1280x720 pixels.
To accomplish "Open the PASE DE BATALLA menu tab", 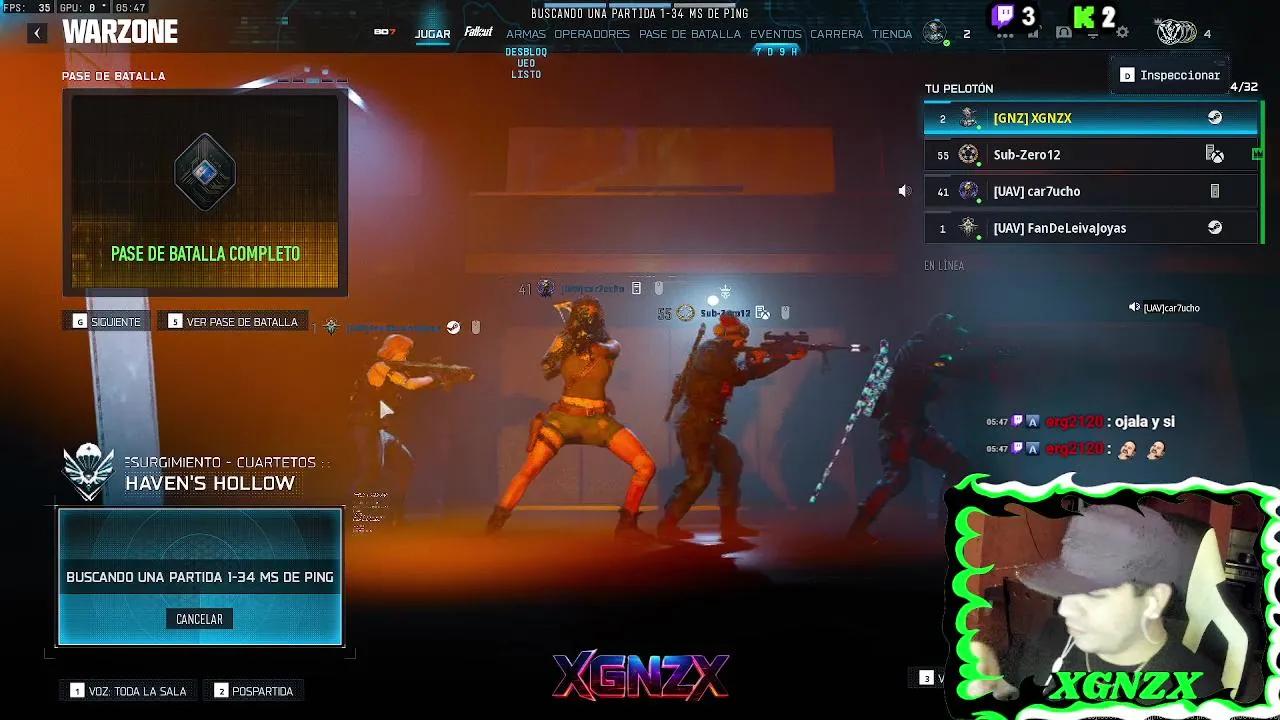I will point(688,33).
